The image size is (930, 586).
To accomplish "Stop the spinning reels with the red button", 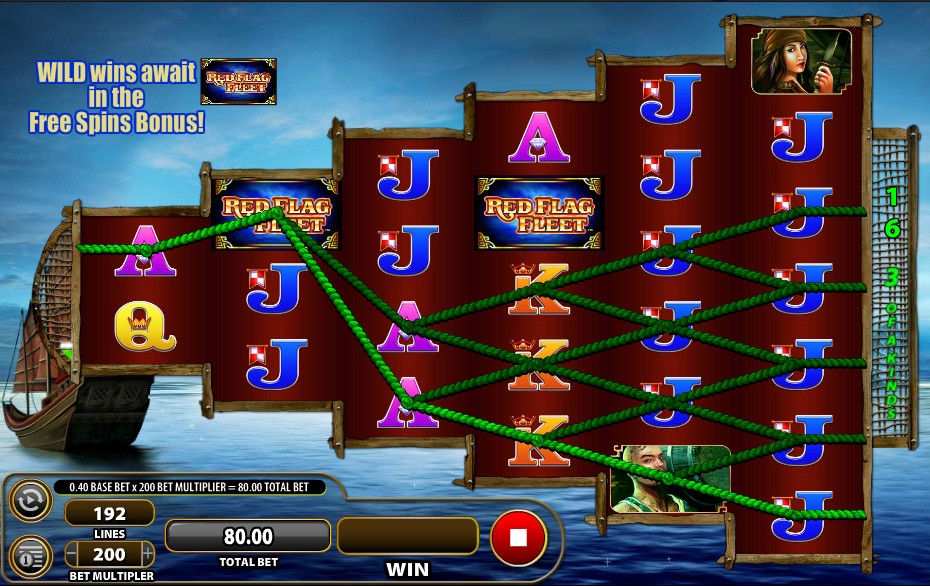I will 518,537.
